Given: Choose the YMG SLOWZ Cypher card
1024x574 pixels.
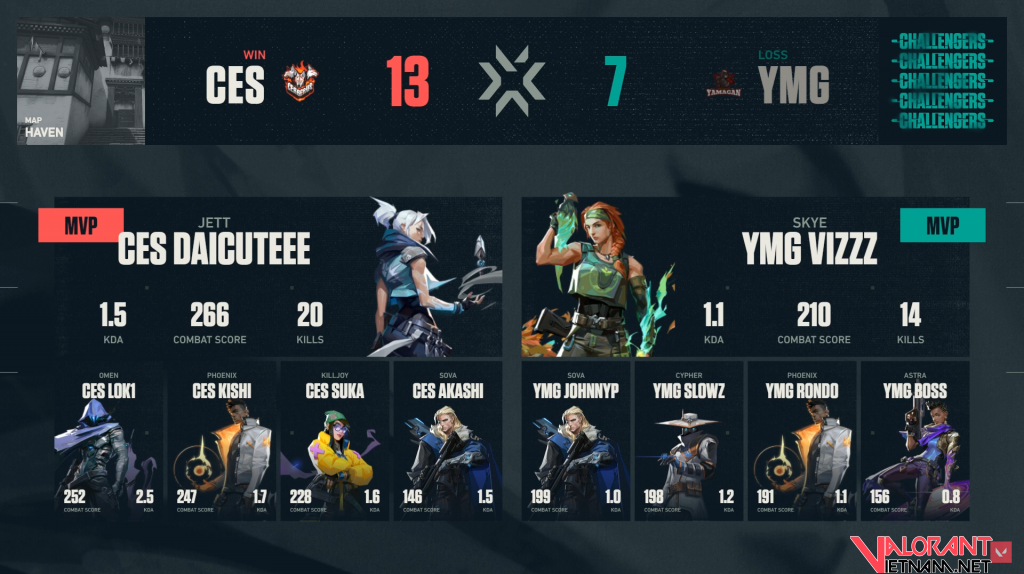Looking at the screenshot, I should pos(689,442).
